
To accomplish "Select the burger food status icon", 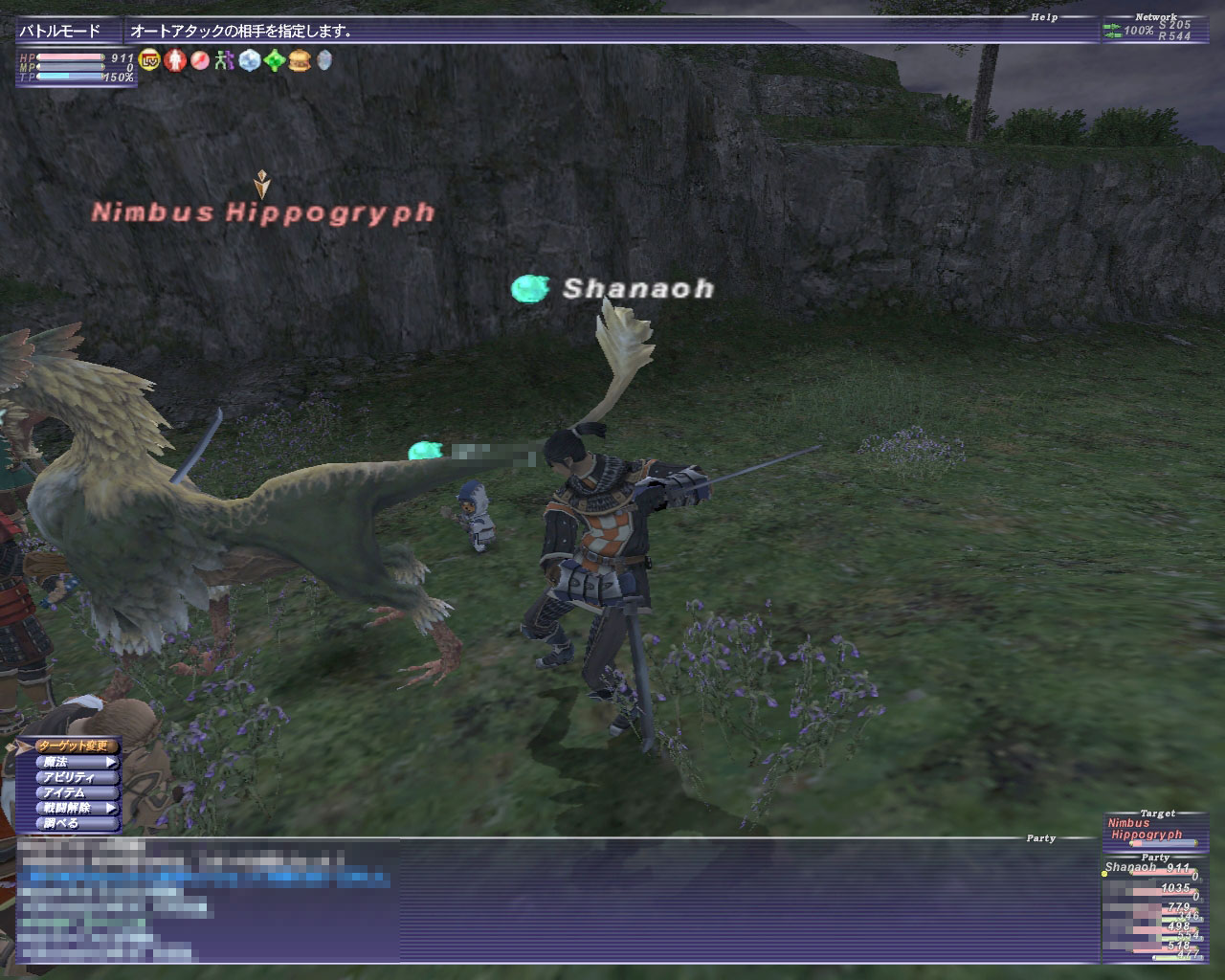I will 300,61.
